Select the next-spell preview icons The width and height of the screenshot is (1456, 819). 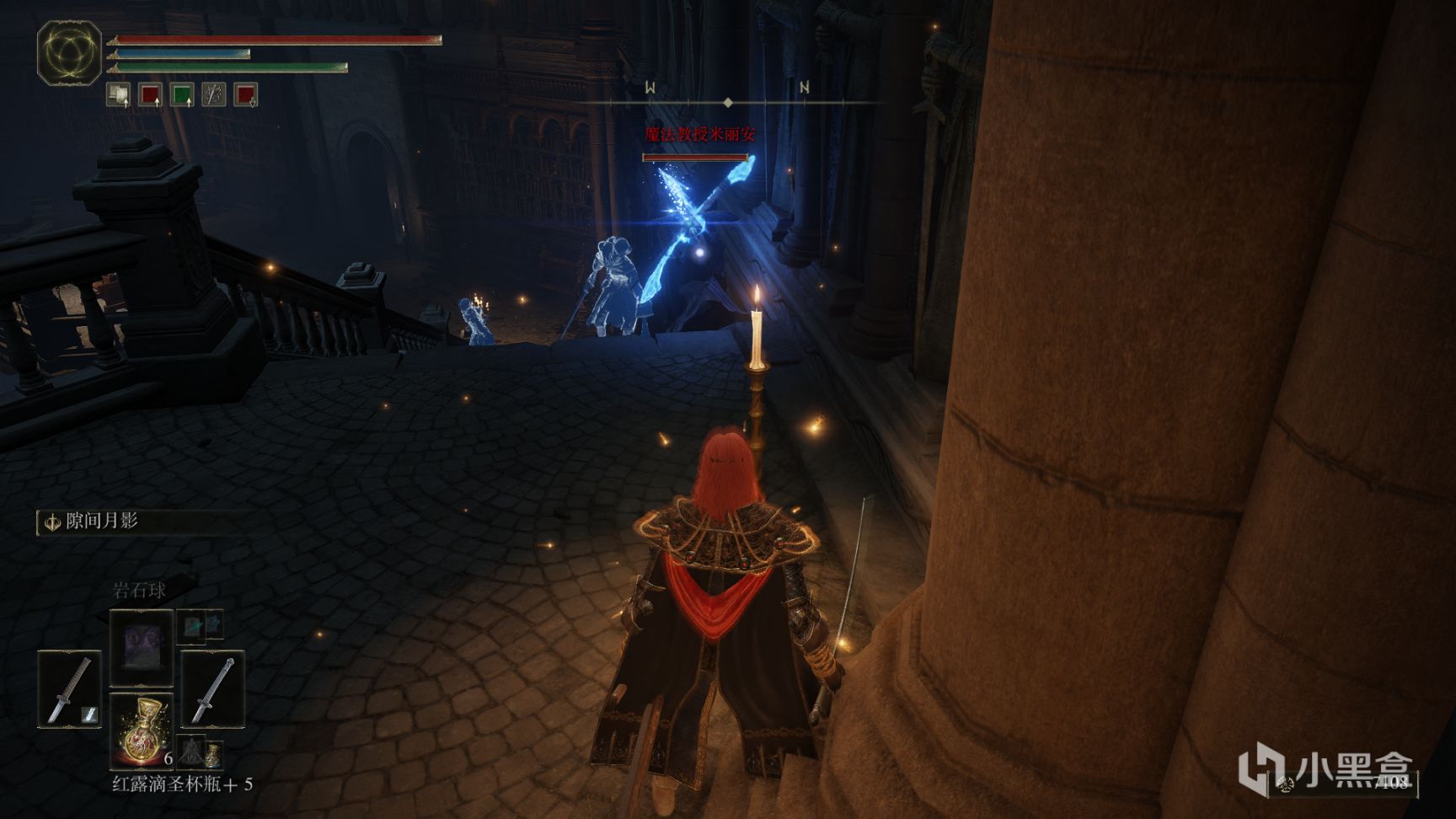(200, 624)
